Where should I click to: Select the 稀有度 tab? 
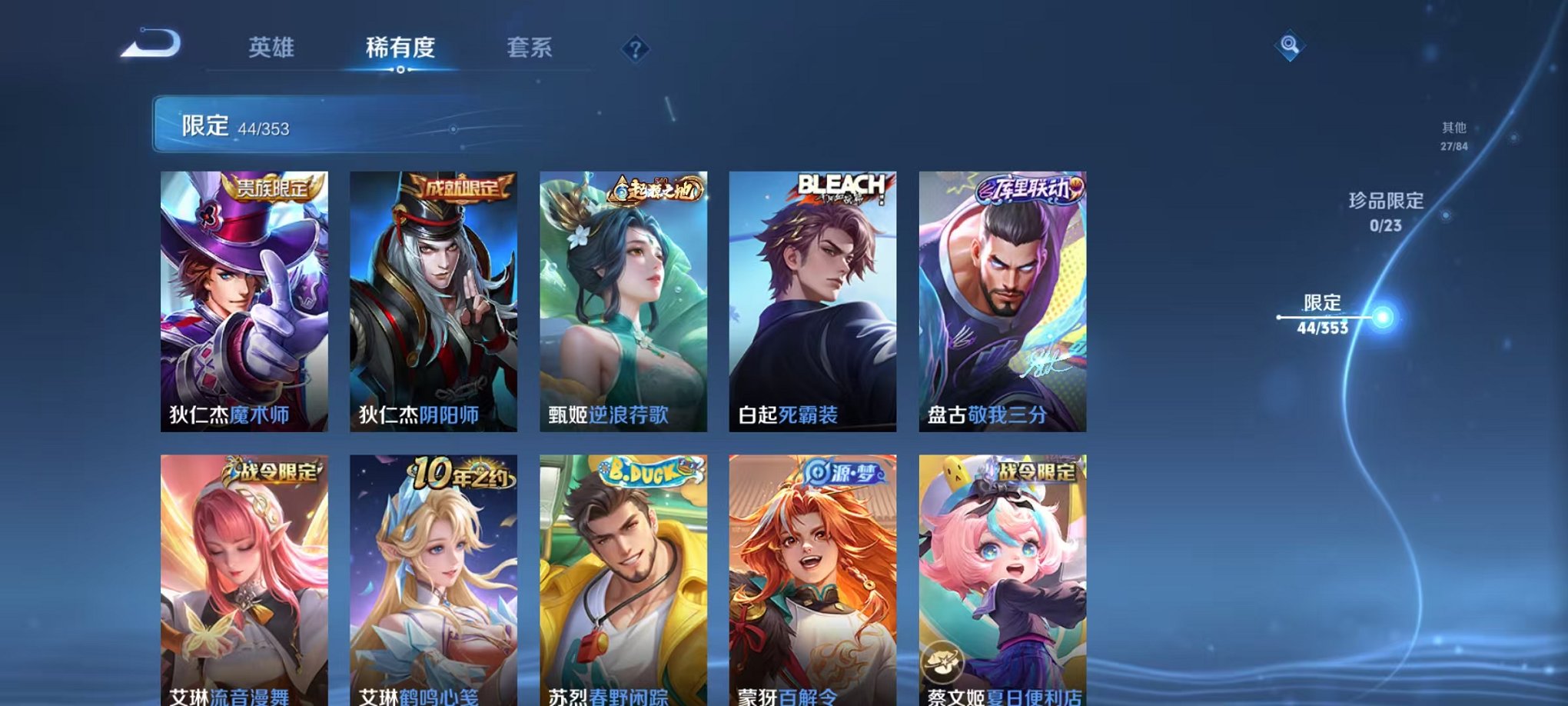point(400,48)
